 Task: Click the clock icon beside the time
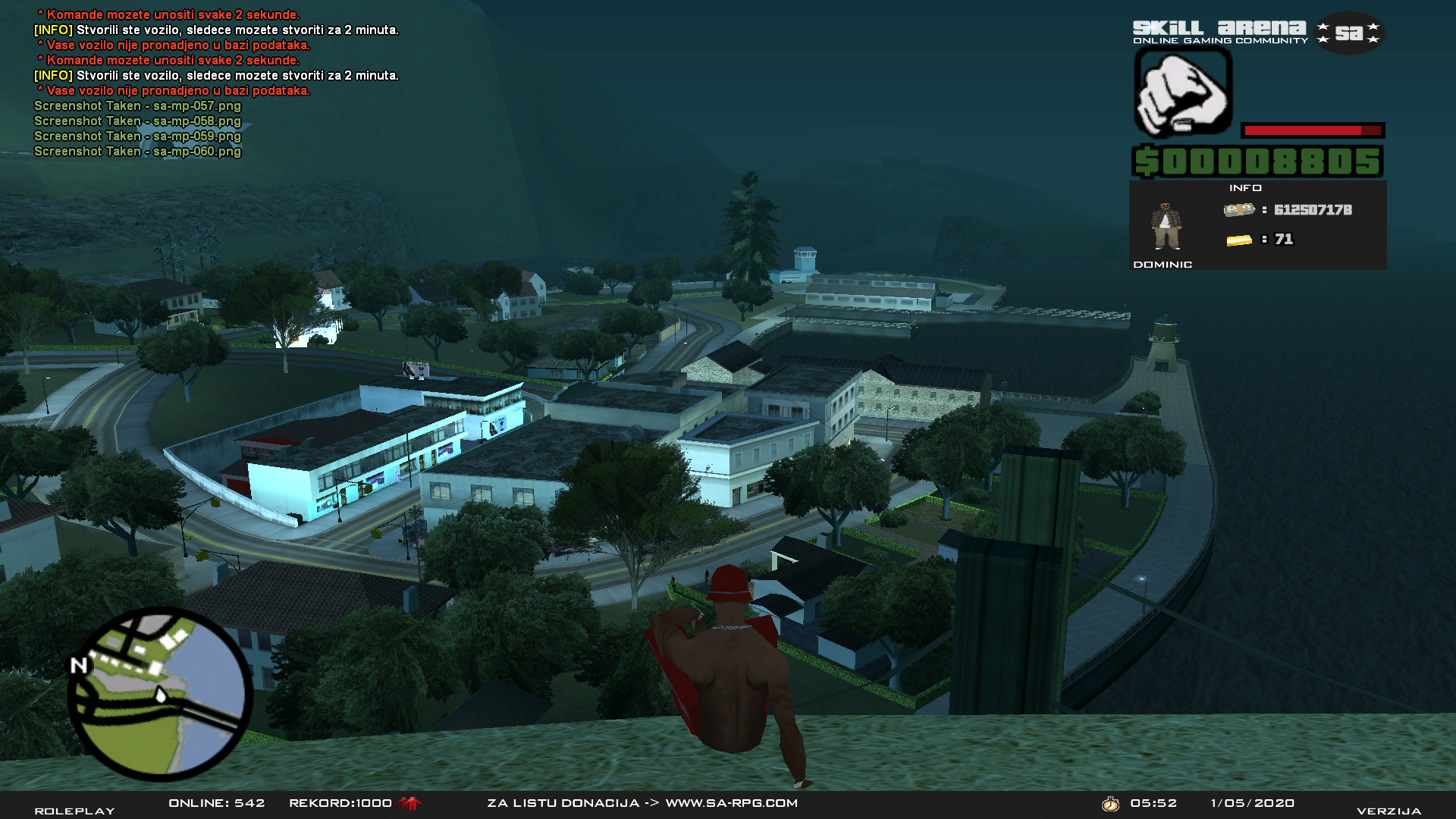click(1110, 804)
